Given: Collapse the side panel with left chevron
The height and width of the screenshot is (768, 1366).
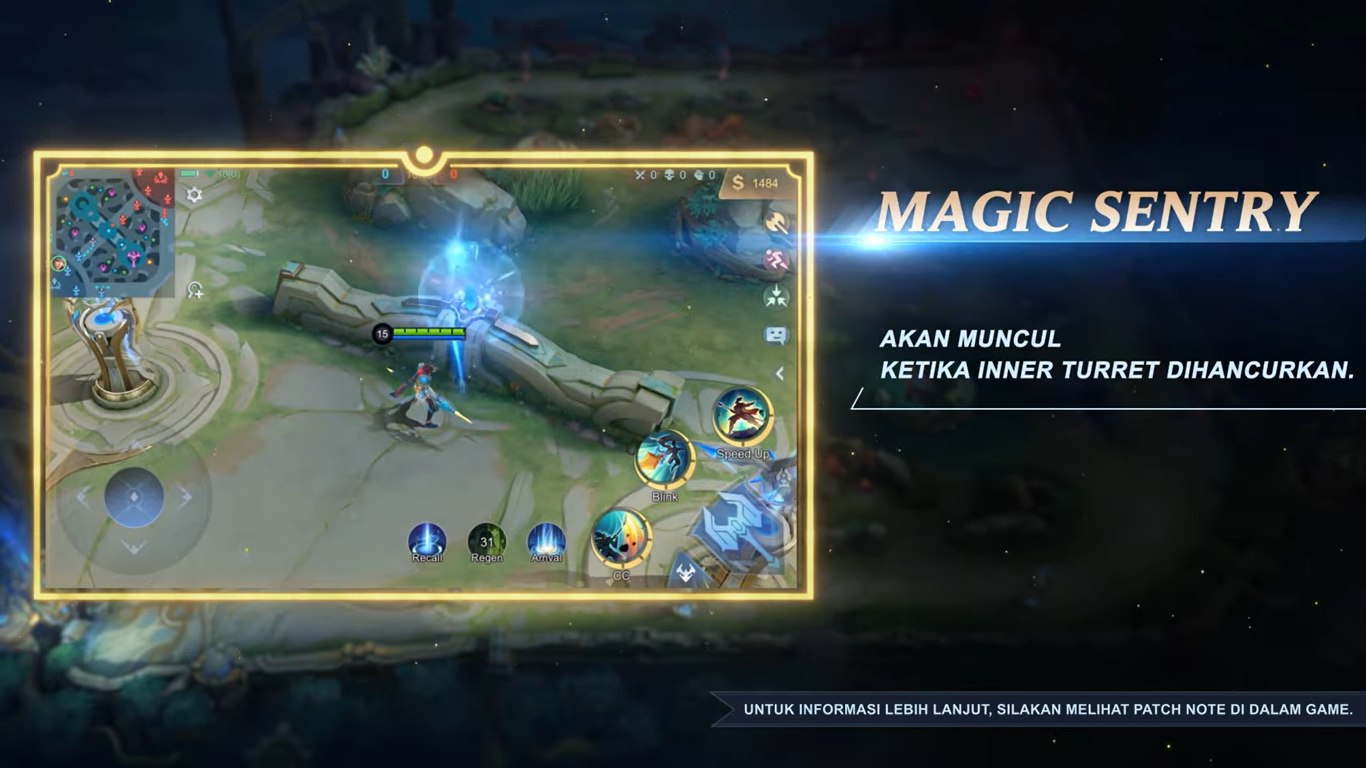Looking at the screenshot, I should click(x=780, y=373).
